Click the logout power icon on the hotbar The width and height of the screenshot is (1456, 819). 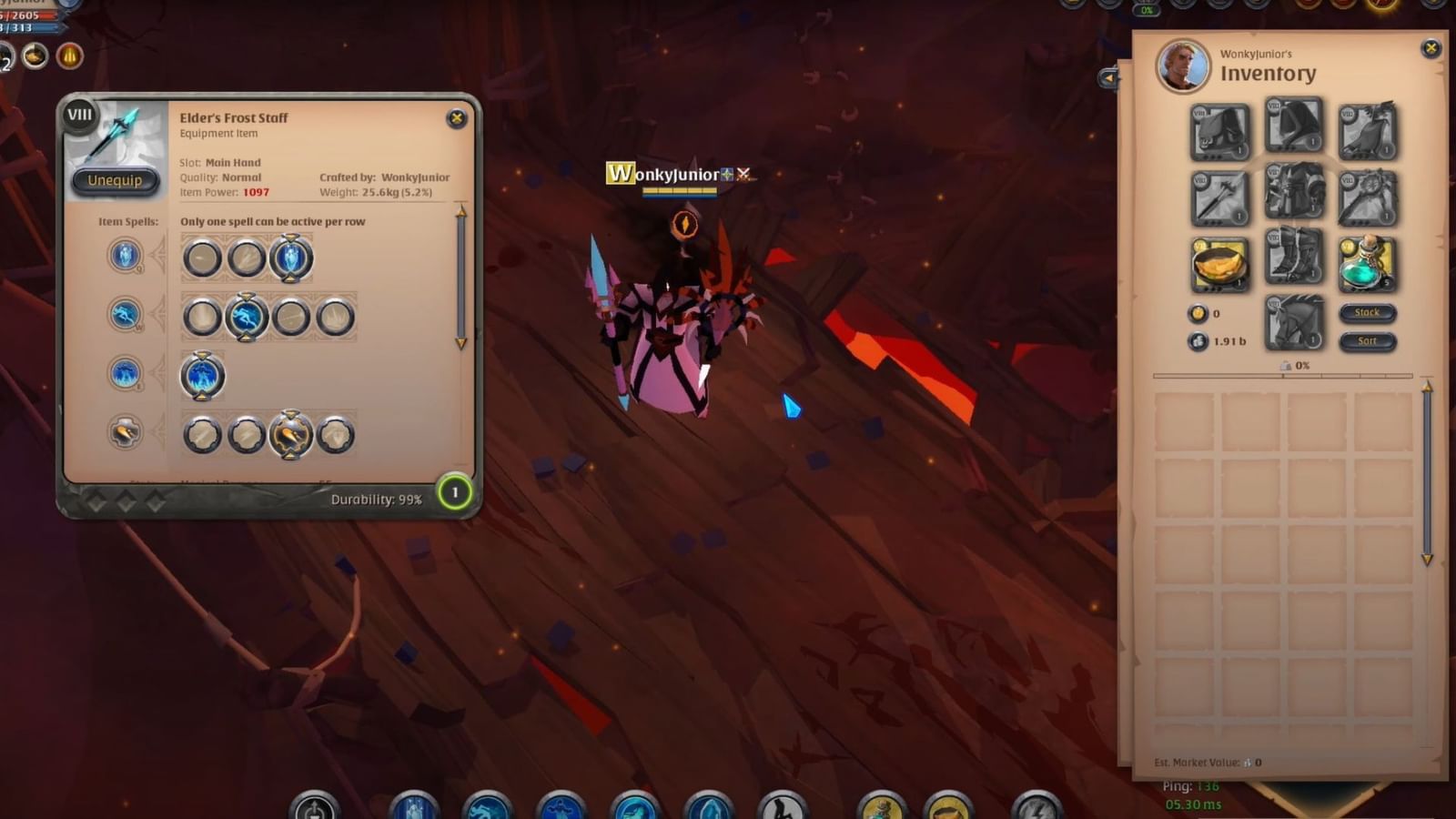coord(312,804)
